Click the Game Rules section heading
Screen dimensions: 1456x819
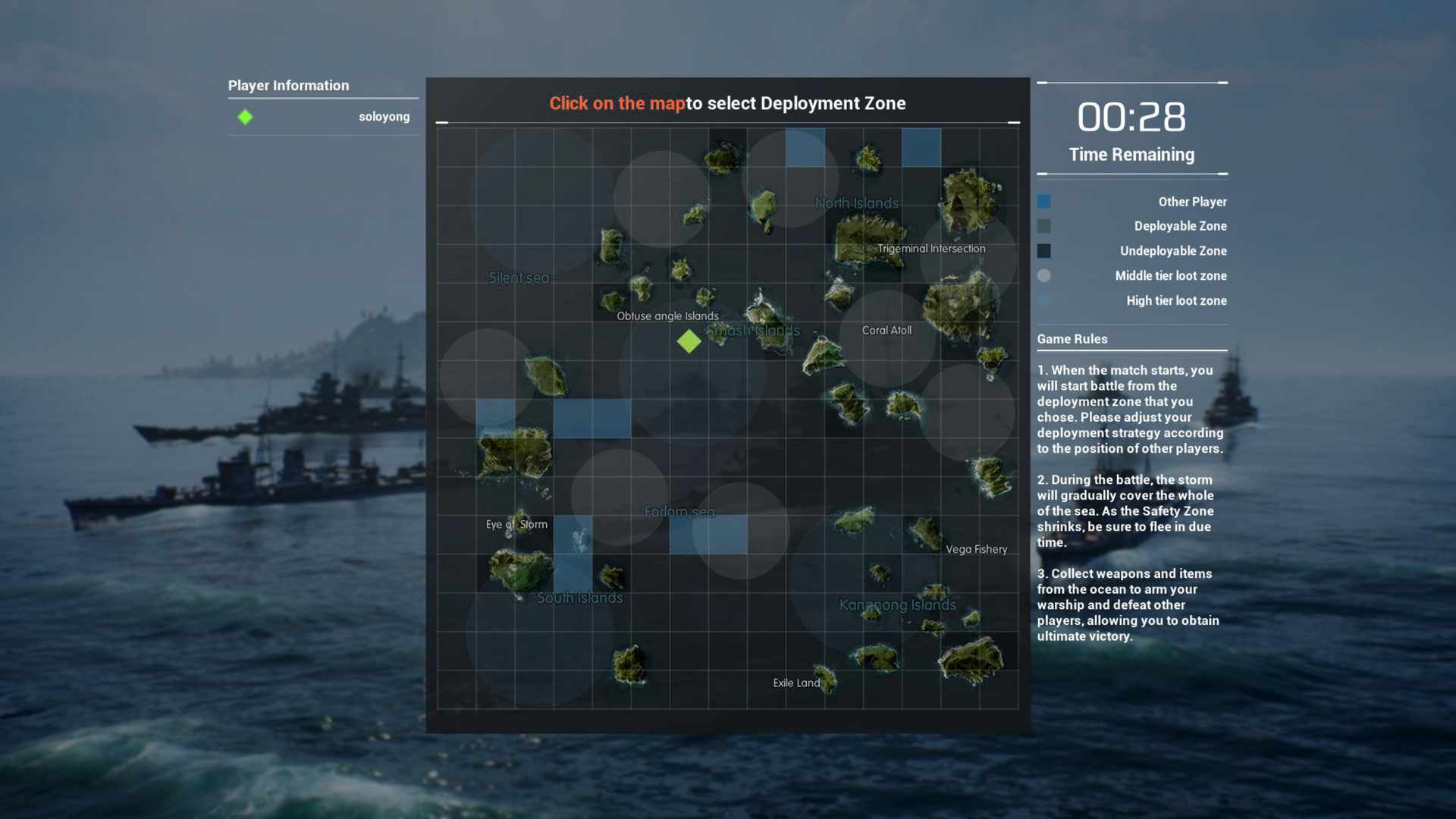[x=1072, y=339]
